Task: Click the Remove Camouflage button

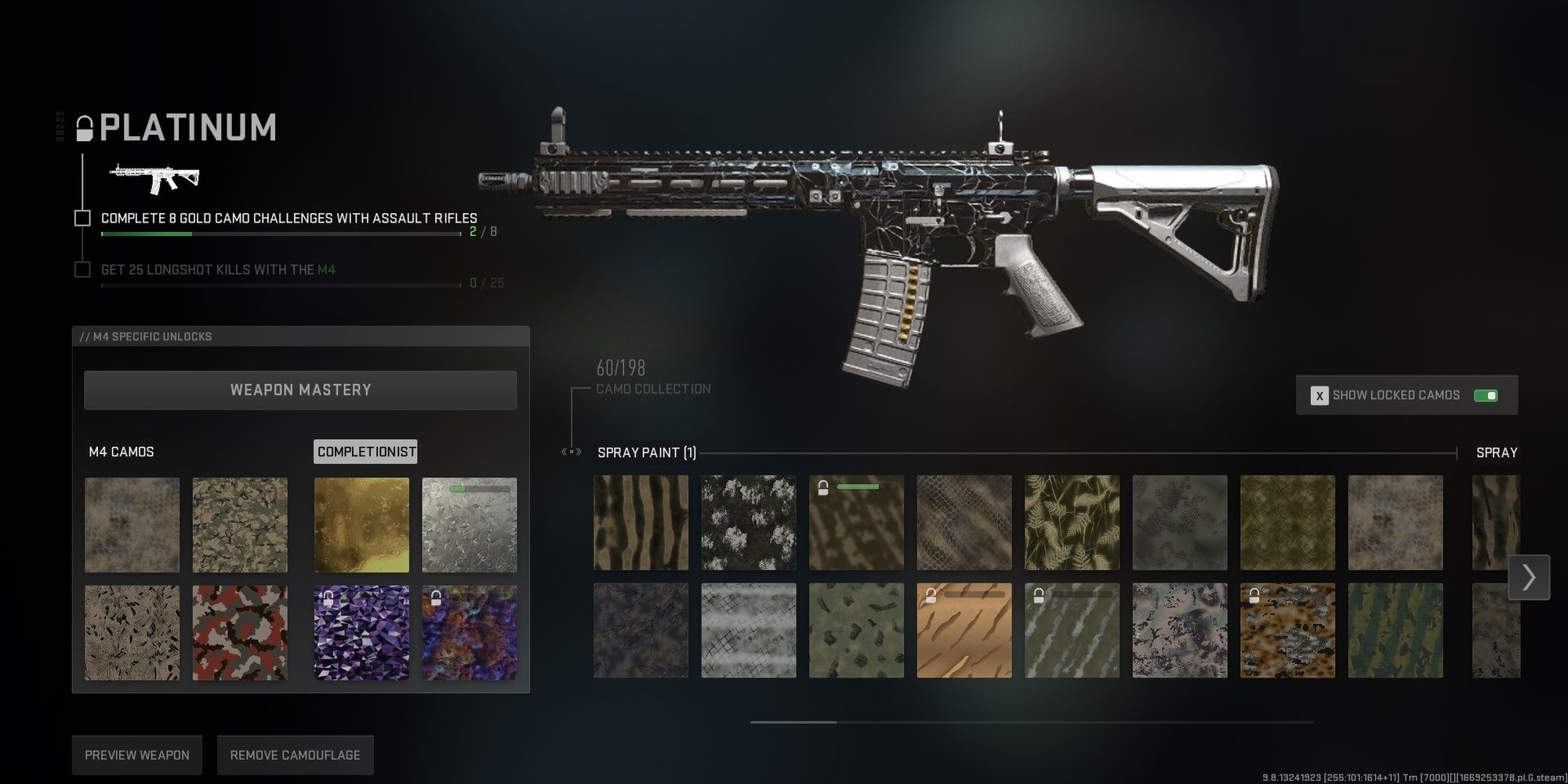Action: pyautogui.click(x=295, y=754)
